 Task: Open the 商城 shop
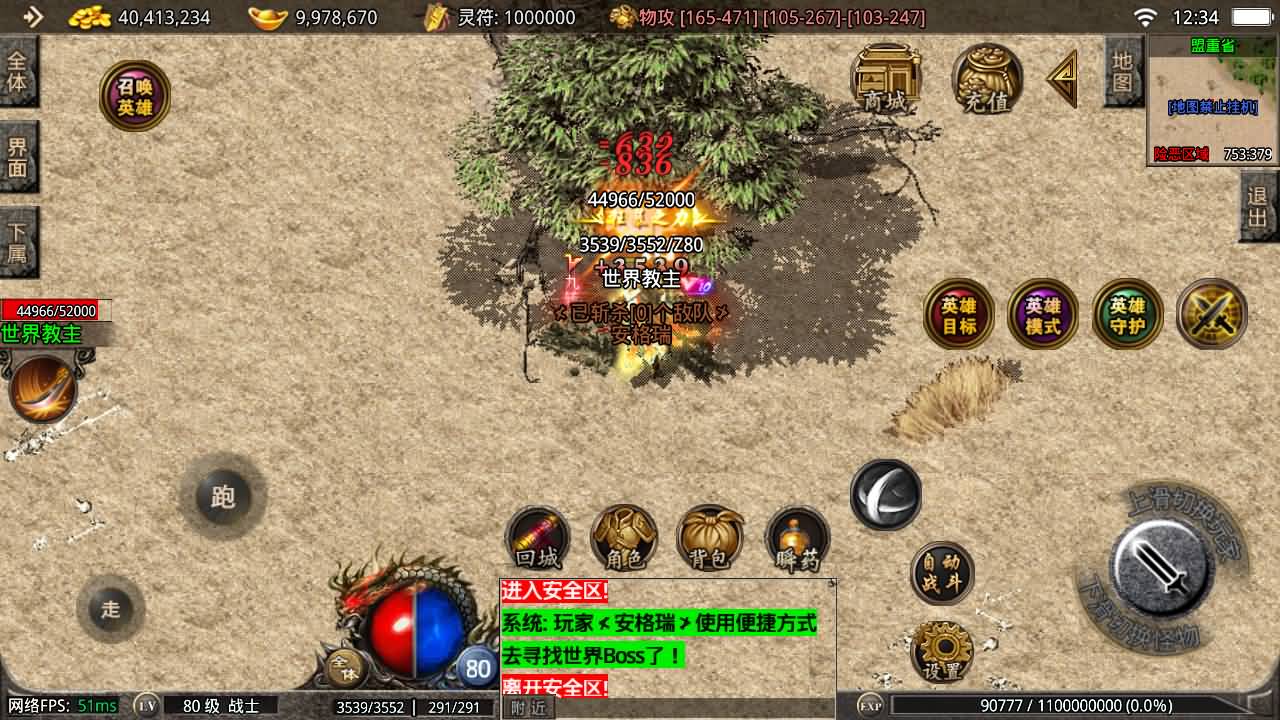(885, 78)
